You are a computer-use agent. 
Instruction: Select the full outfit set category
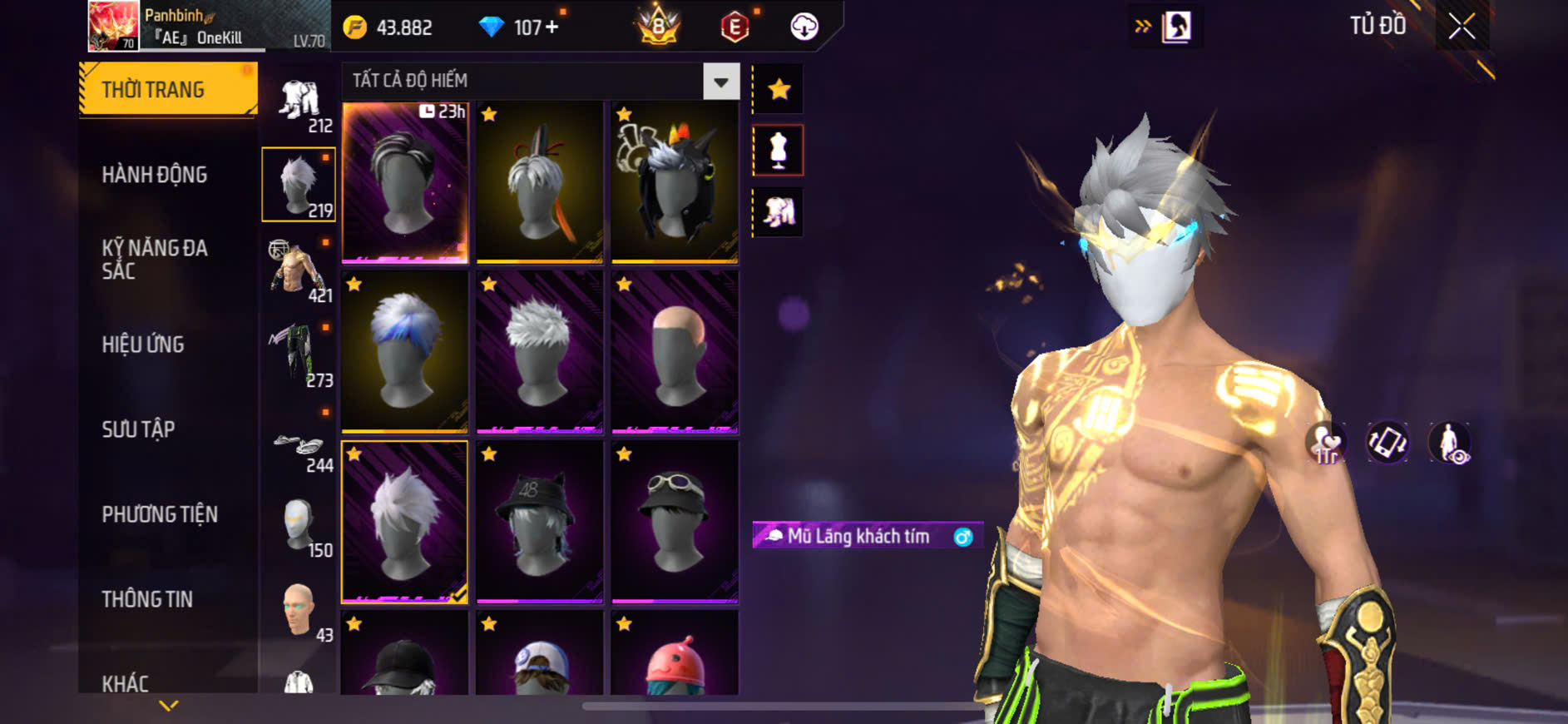coord(299,103)
